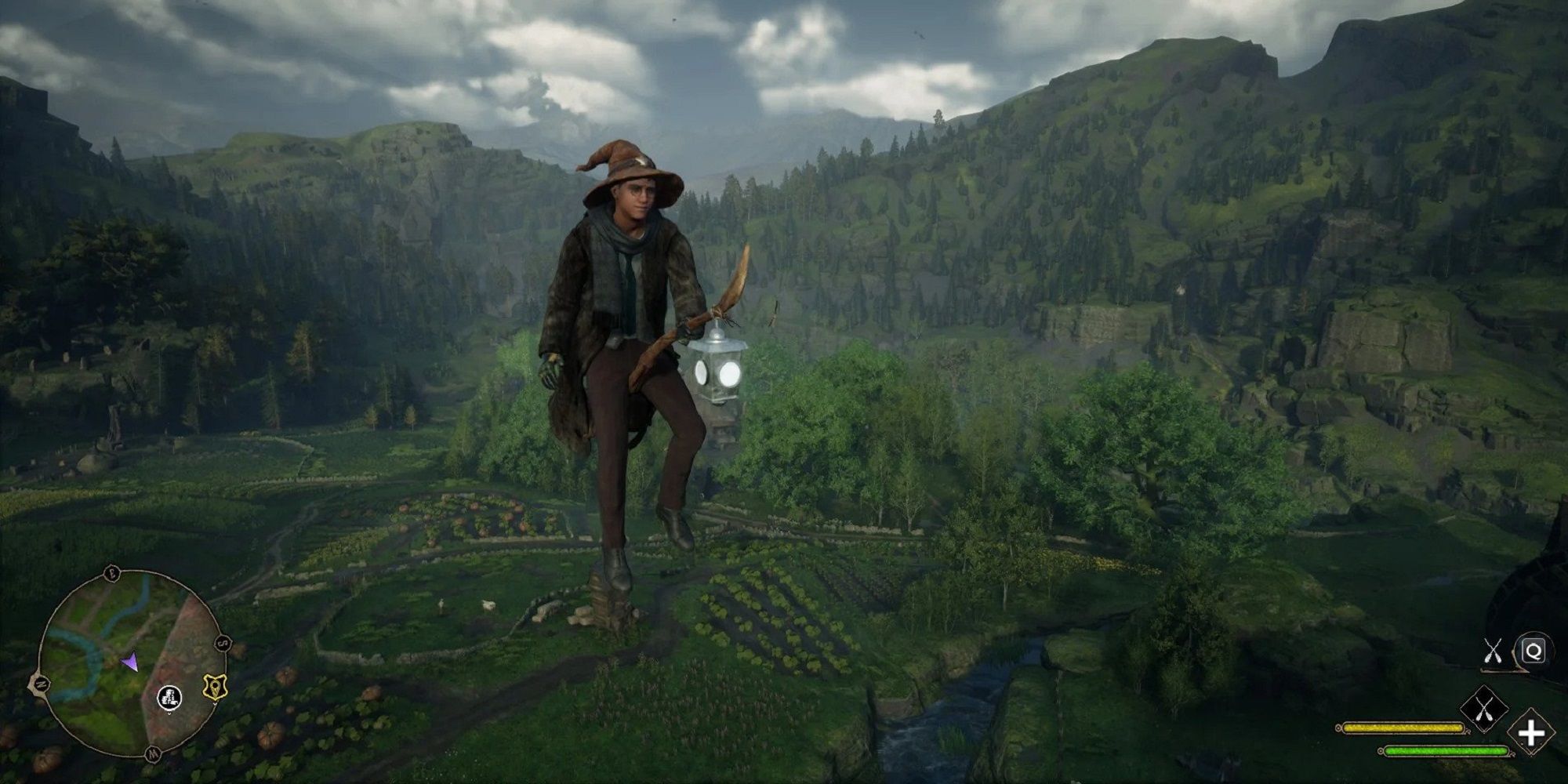Click the white hamlet marker on the minimap
Image resolution: width=1568 pixels, height=784 pixels.
click(169, 699)
